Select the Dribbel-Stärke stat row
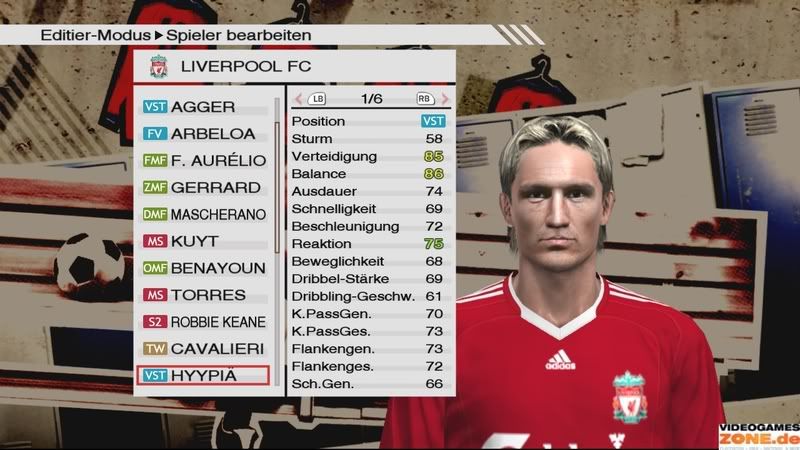The image size is (800, 450). (x=367, y=278)
